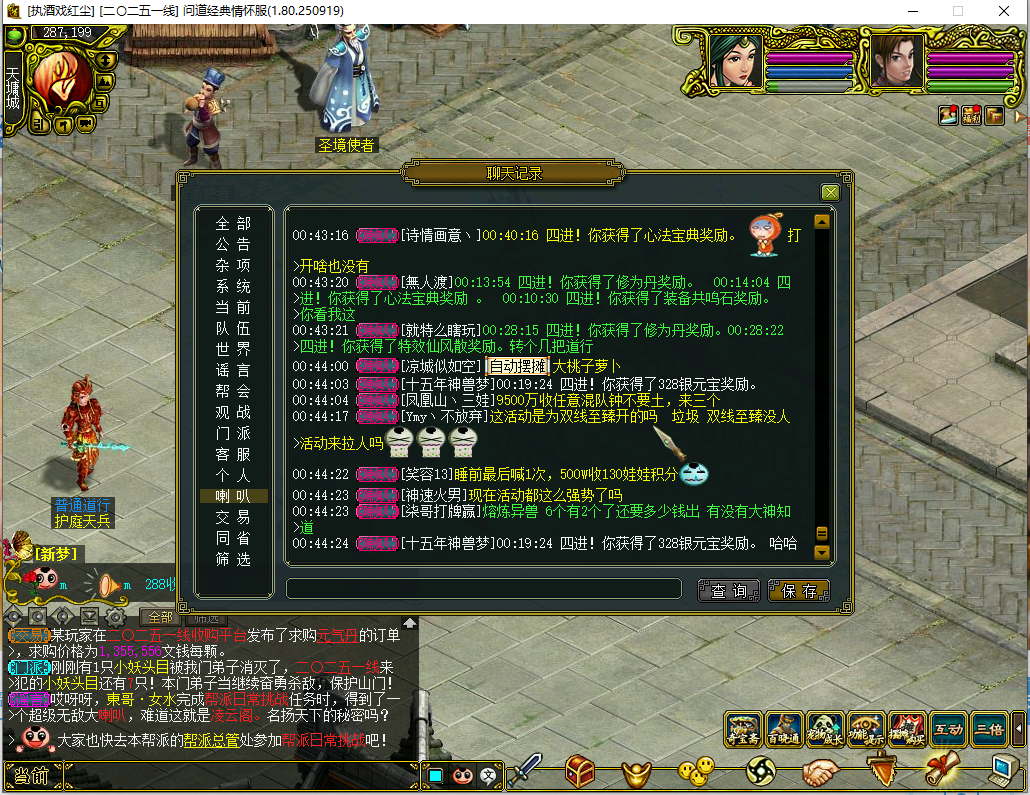
Task: Open the 互动 interaction button
Action: point(948,729)
